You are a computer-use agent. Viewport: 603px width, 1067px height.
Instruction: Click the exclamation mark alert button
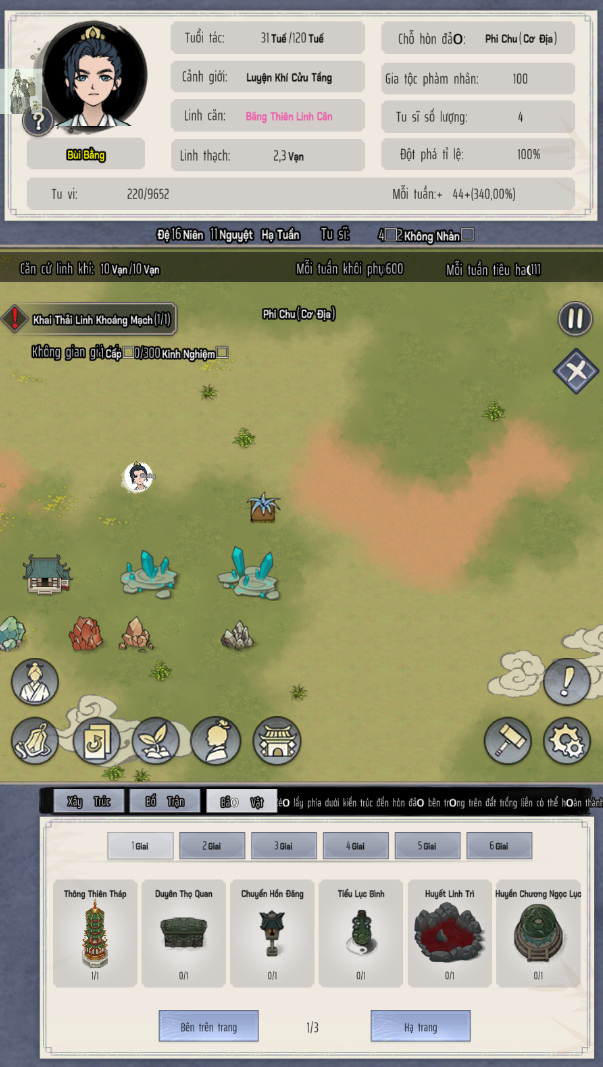[x=566, y=682]
